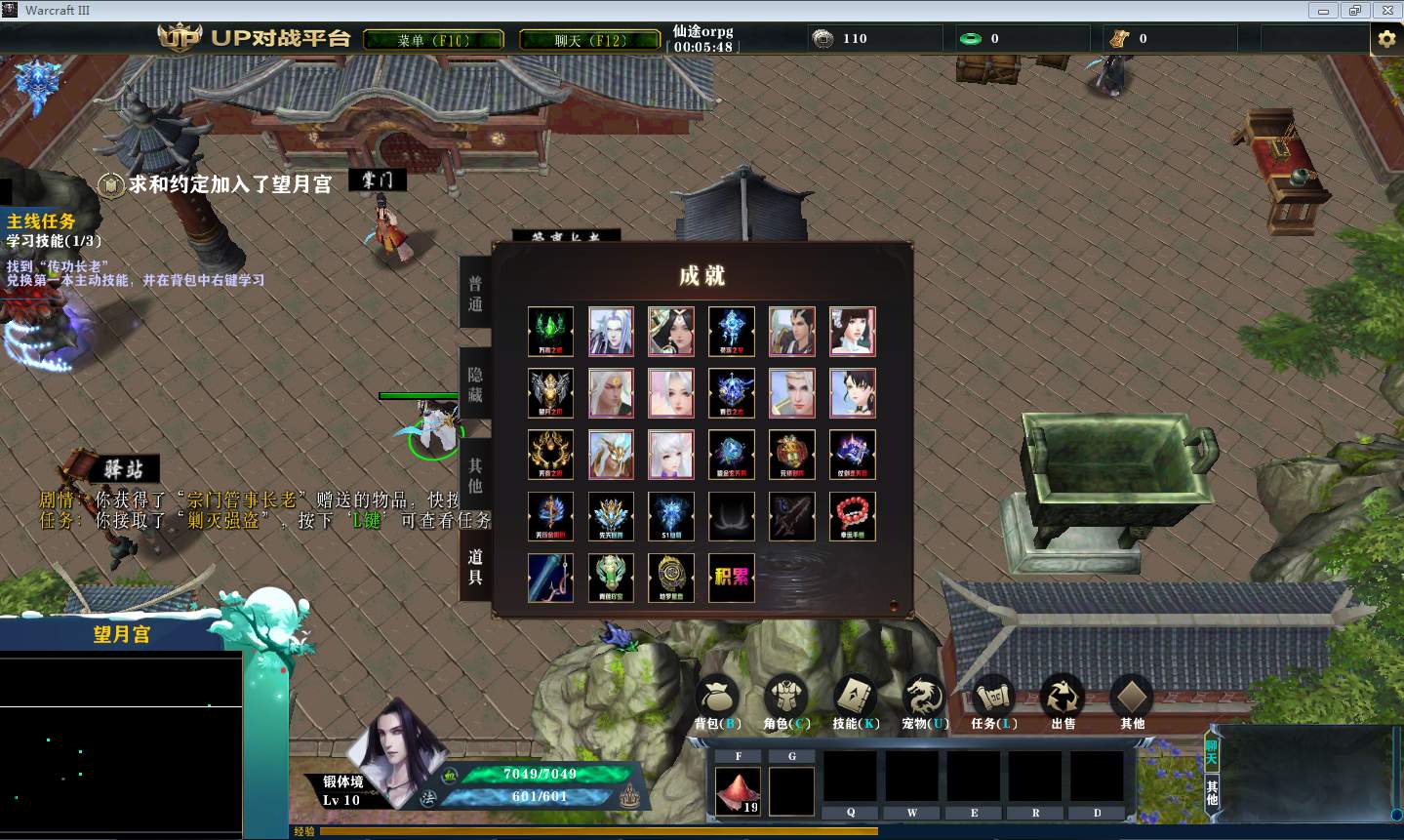
Task: Switch to the 普通 achievement tab
Action: click(x=475, y=294)
